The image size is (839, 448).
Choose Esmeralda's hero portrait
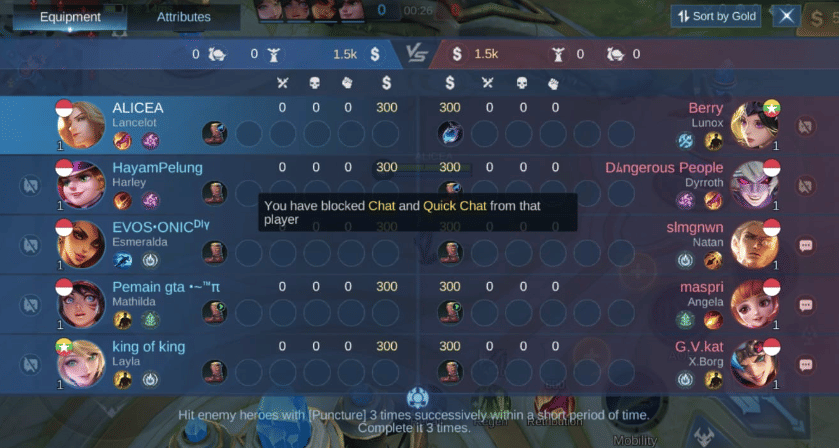click(81, 244)
